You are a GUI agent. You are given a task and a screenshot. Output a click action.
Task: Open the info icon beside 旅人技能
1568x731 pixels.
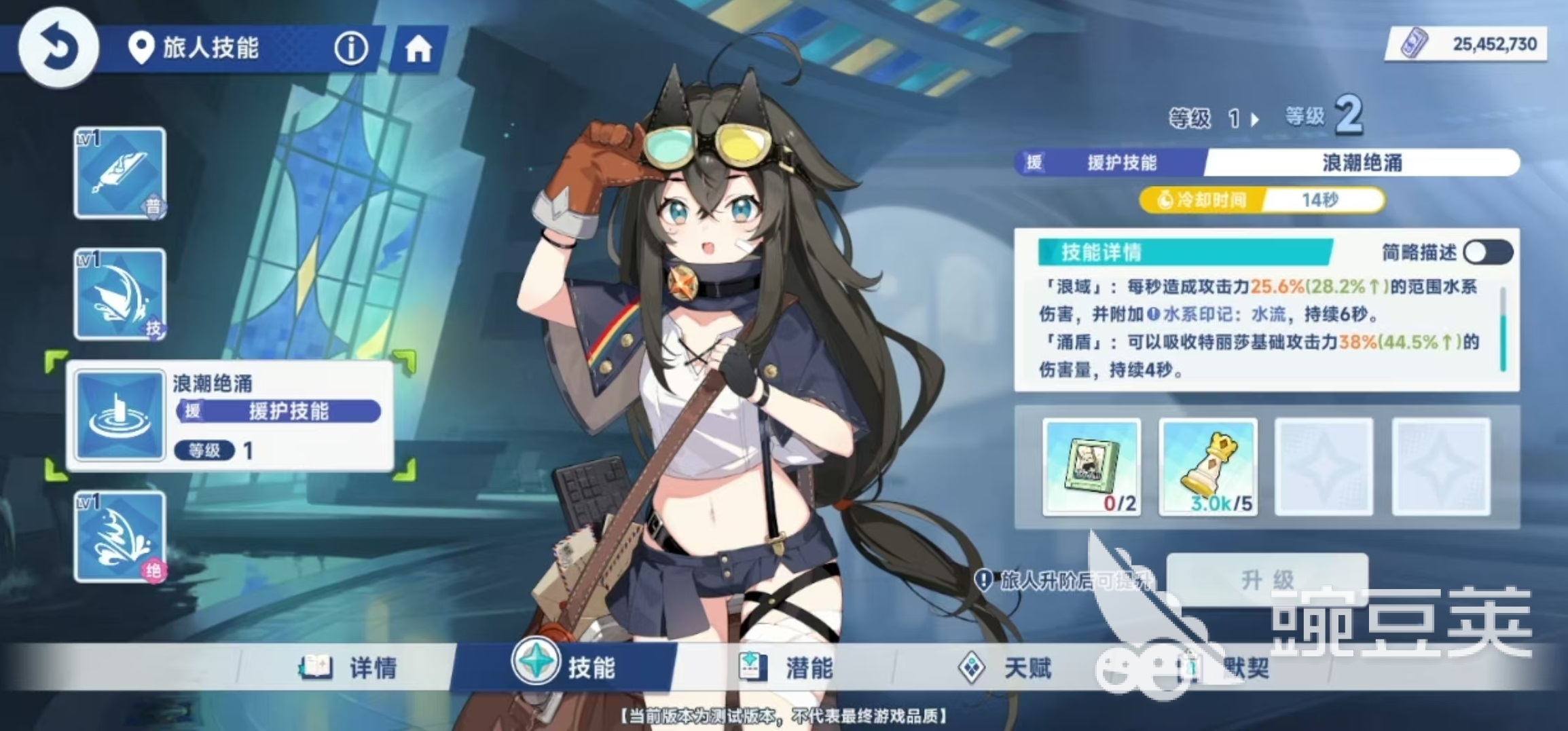pyautogui.click(x=350, y=48)
